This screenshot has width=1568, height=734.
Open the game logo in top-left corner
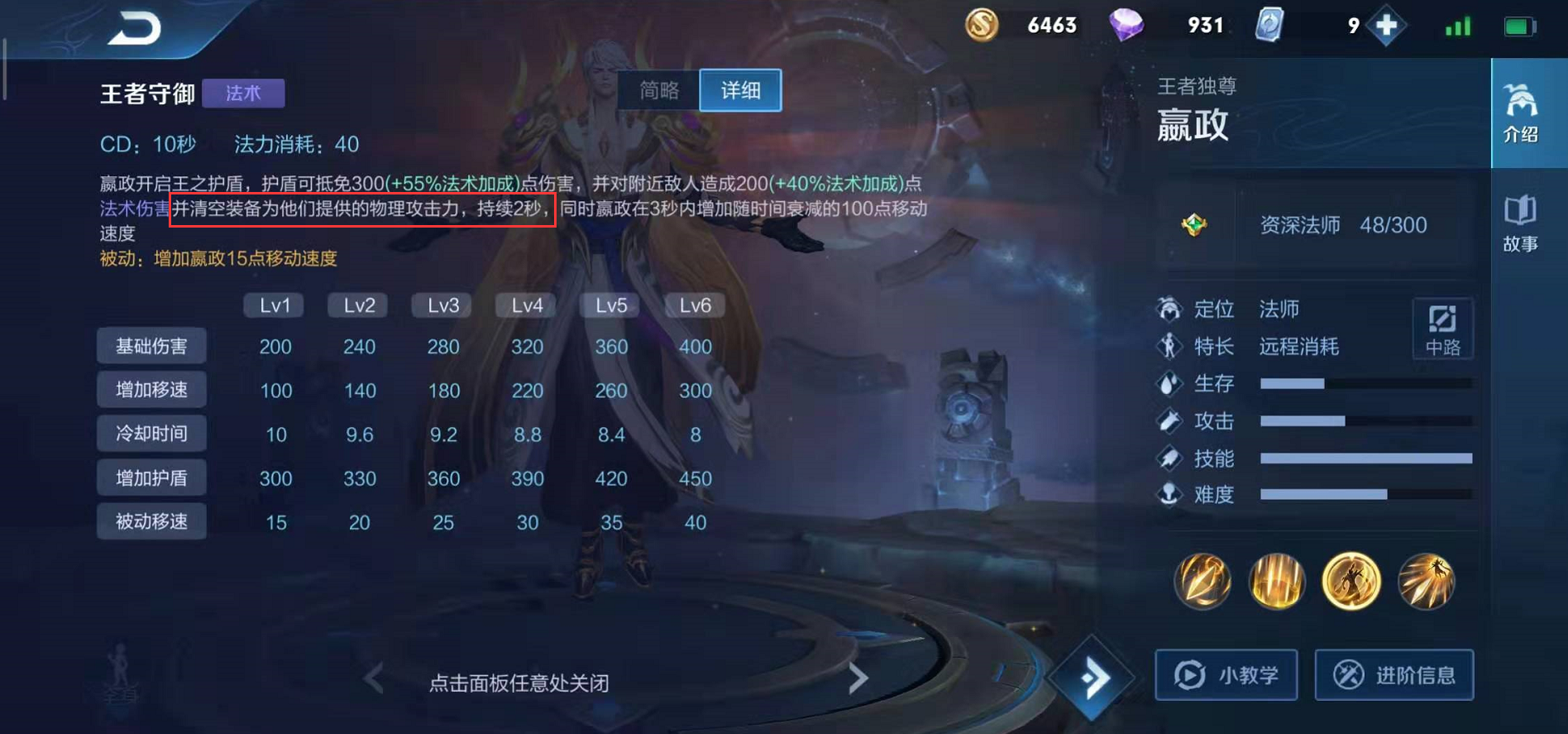point(132,25)
